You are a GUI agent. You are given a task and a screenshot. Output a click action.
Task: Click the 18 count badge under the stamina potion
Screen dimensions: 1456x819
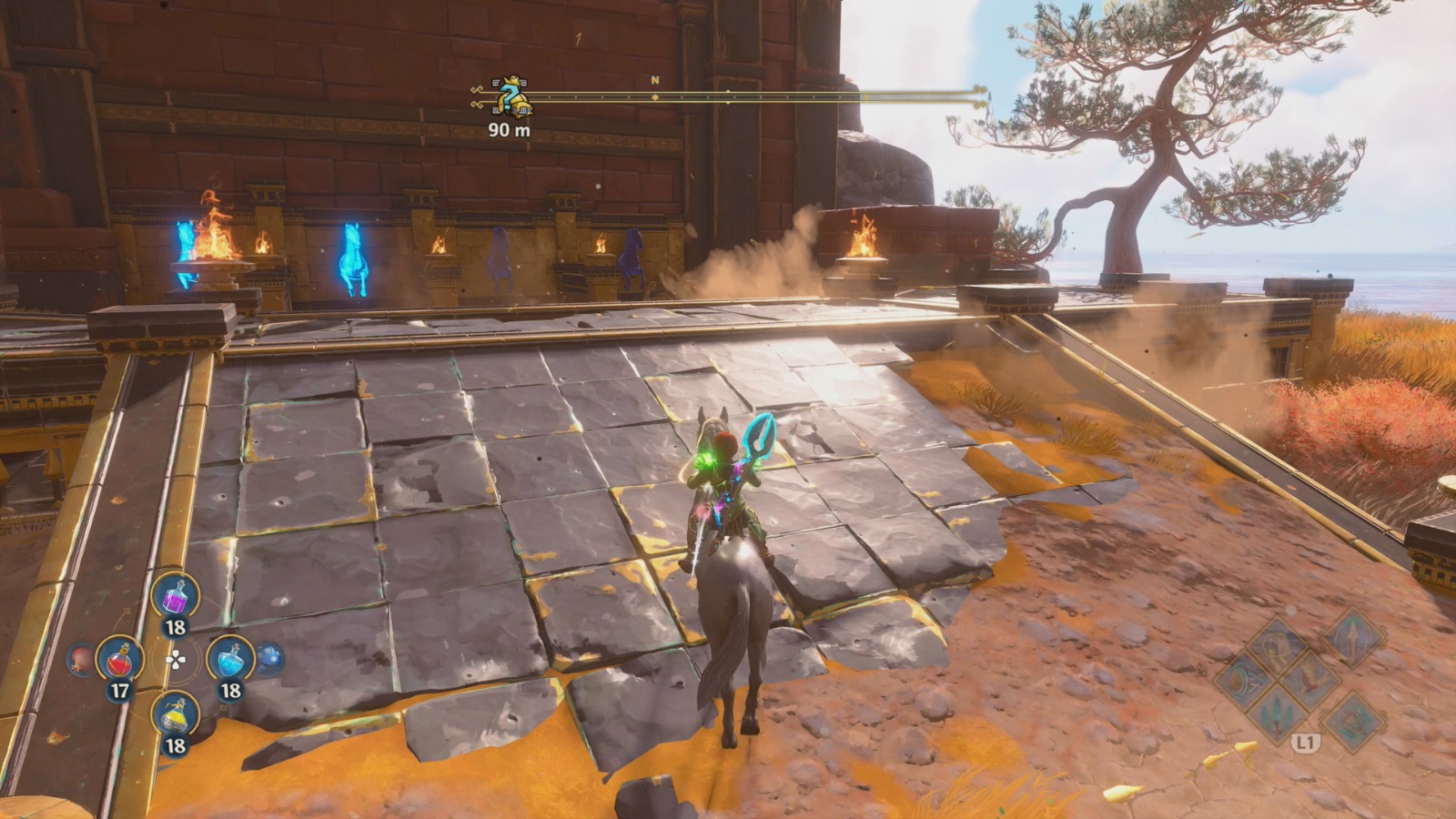232,689
